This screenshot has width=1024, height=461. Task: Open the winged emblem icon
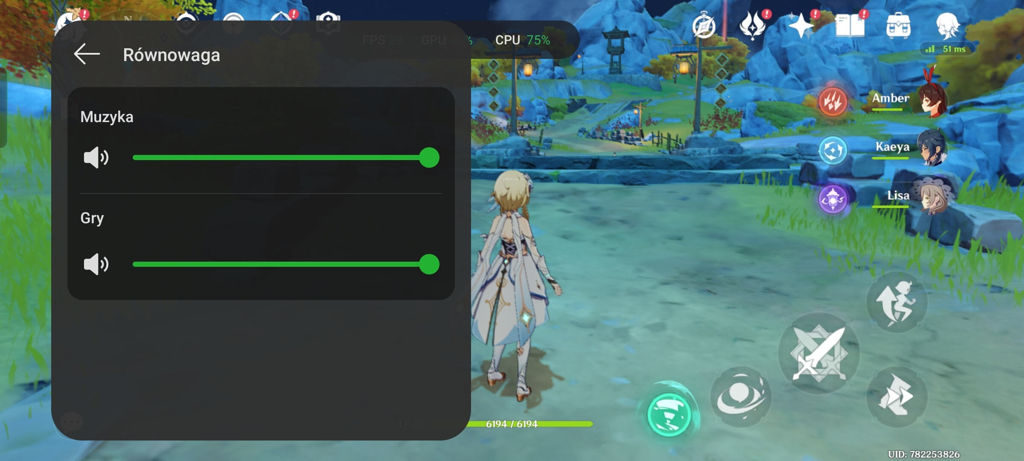[753, 26]
